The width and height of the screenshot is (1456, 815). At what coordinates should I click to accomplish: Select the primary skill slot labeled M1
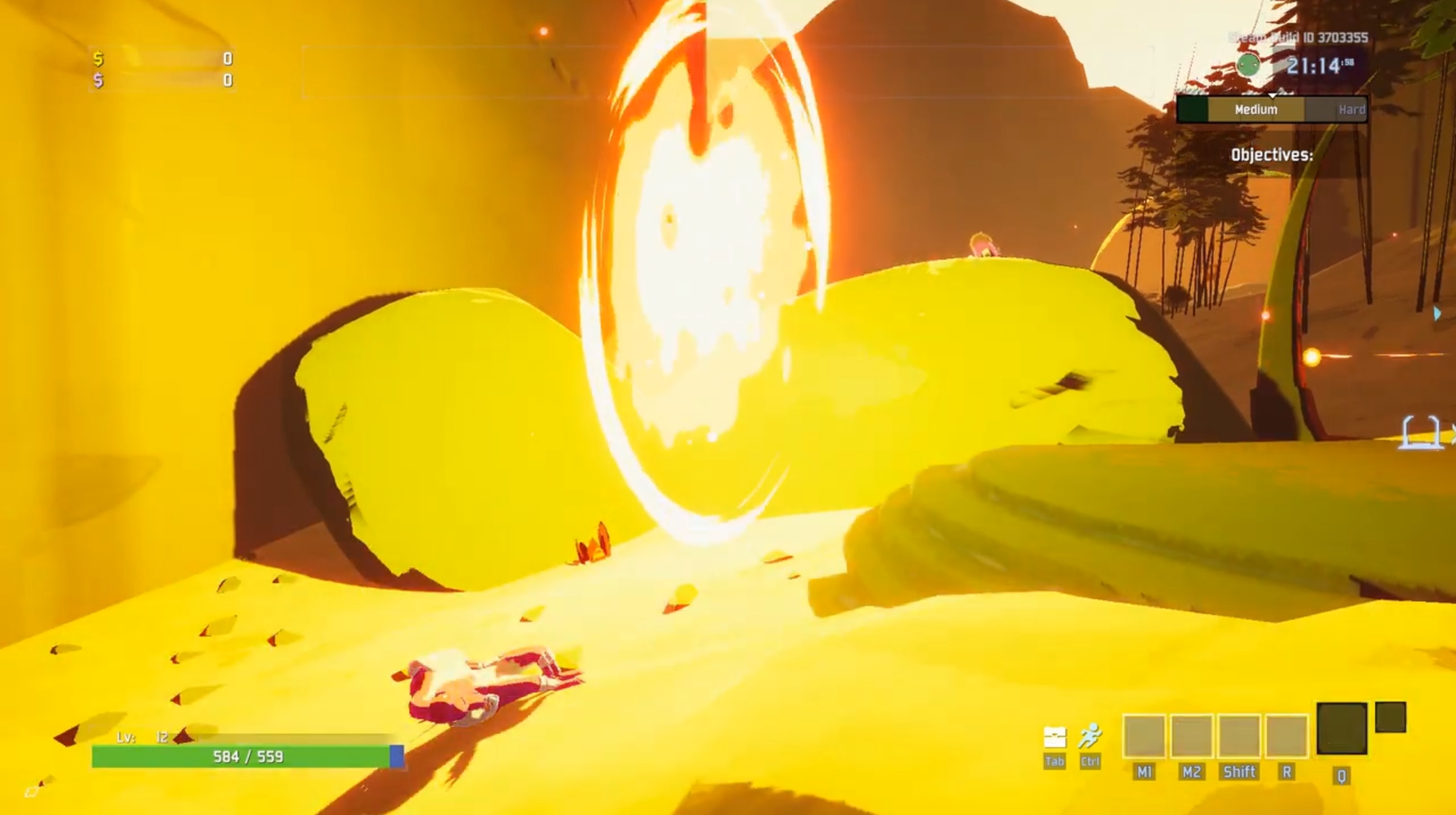(1144, 736)
